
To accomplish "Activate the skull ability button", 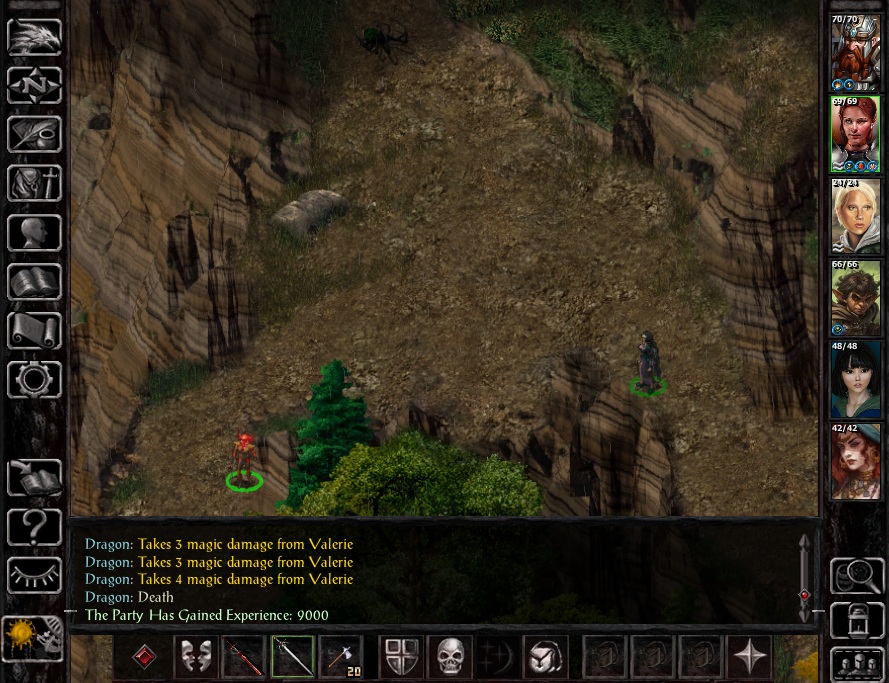I will click(x=450, y=657).
